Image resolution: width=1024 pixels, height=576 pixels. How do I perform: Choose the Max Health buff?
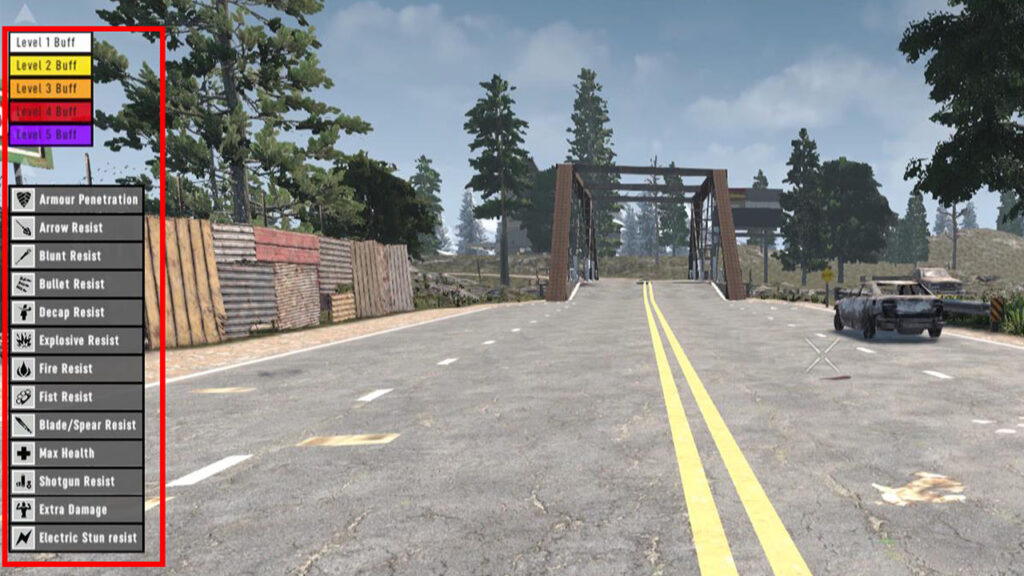(76, 453)
